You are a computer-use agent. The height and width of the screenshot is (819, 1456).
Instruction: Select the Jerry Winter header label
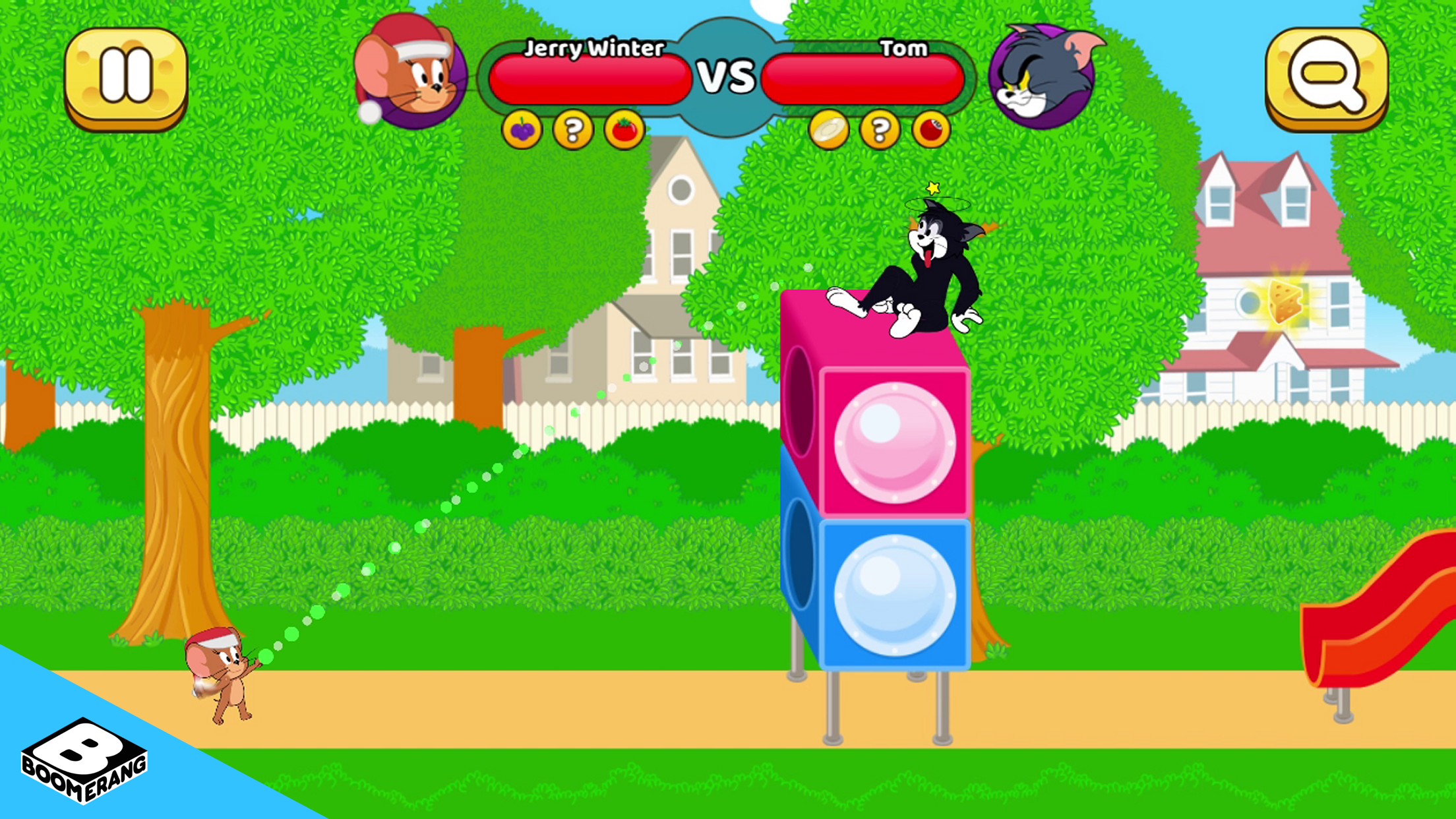(593, 47)
